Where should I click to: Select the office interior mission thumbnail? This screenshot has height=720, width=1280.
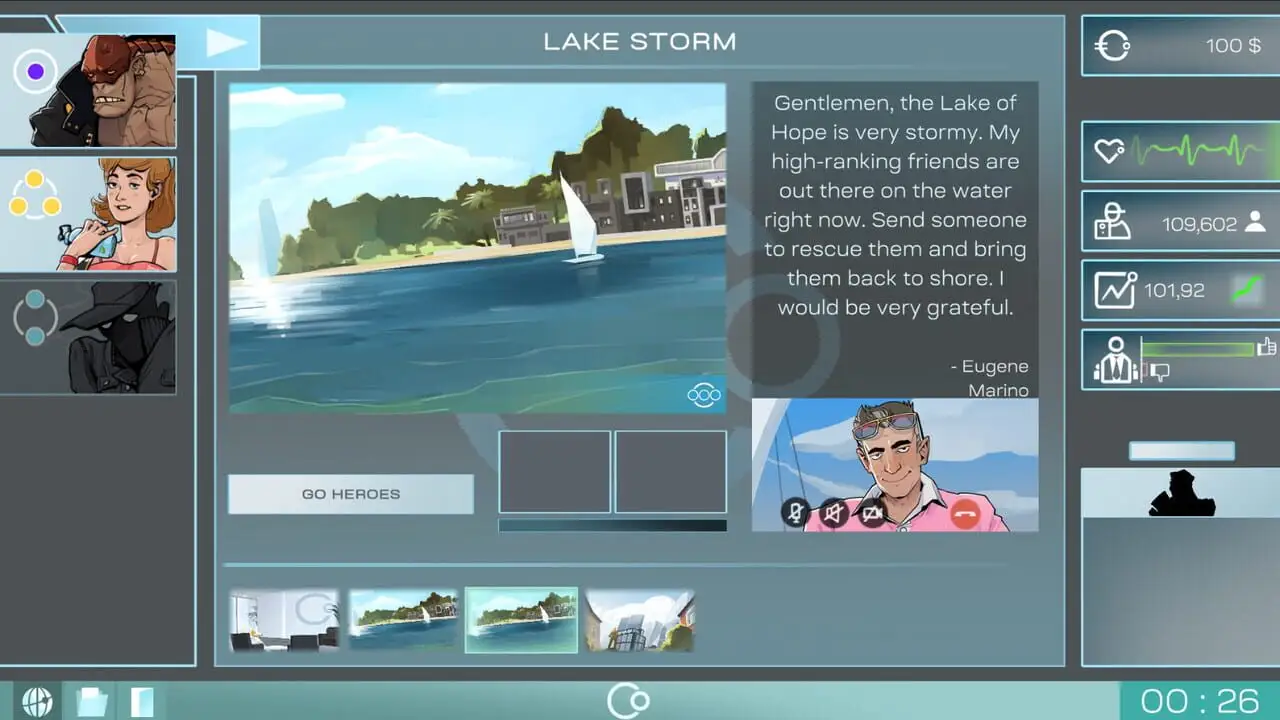[x=284, y=620]
